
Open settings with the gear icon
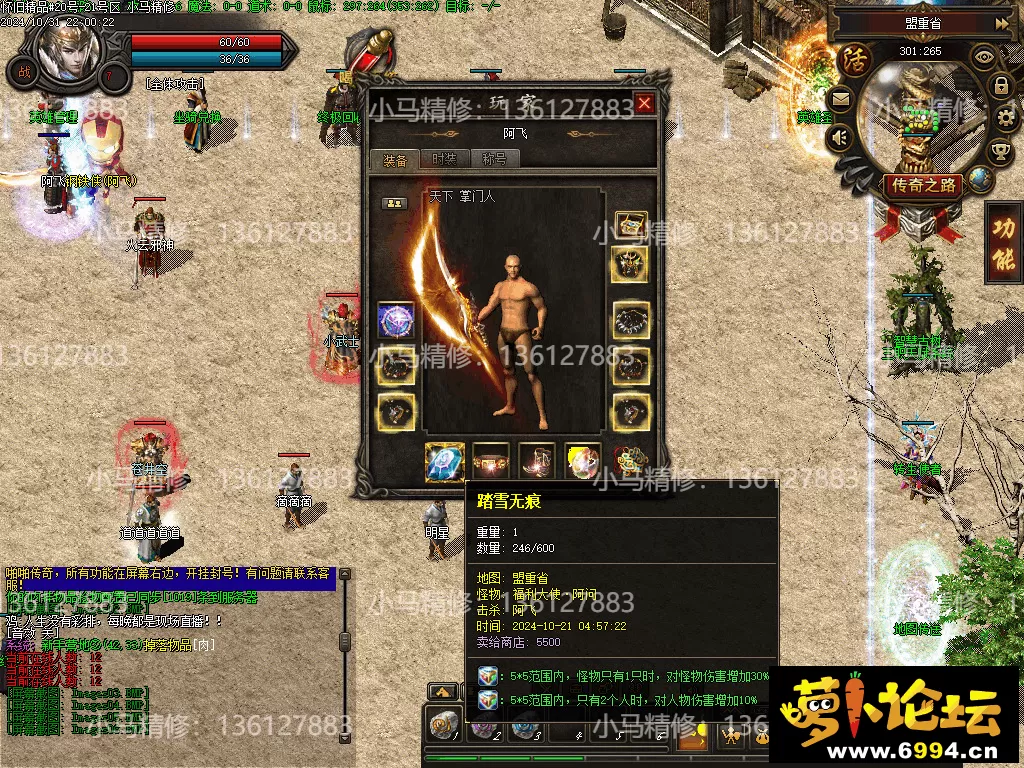1007,119
